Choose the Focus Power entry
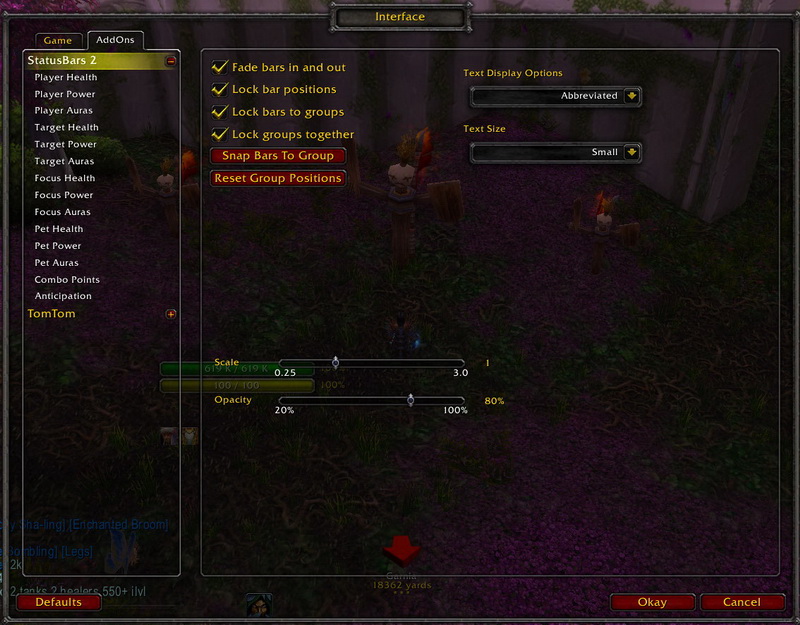This screenshot has width=800, height=625. tap(64, 195)
